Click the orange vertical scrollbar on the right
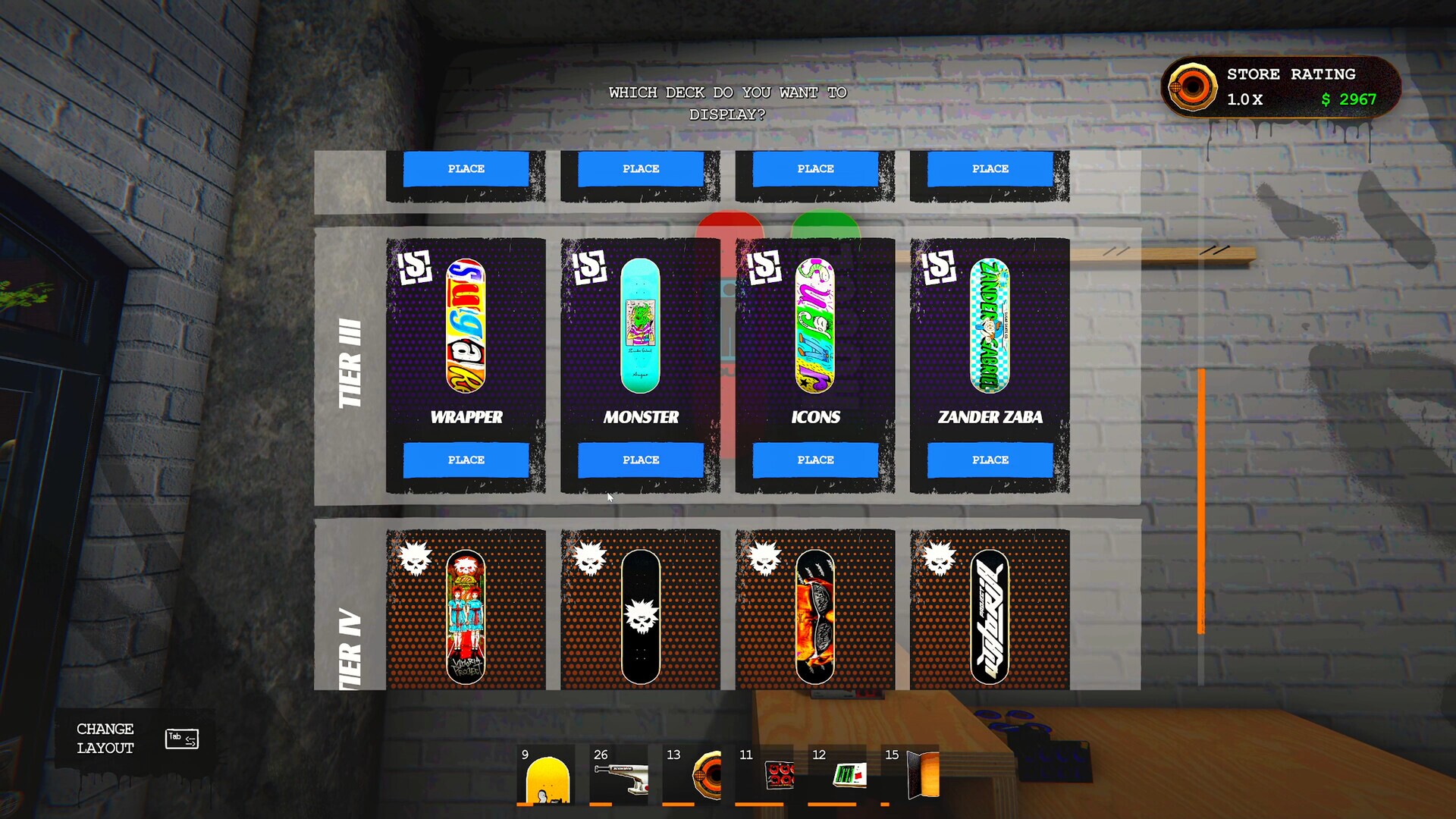 [1203, 500]
